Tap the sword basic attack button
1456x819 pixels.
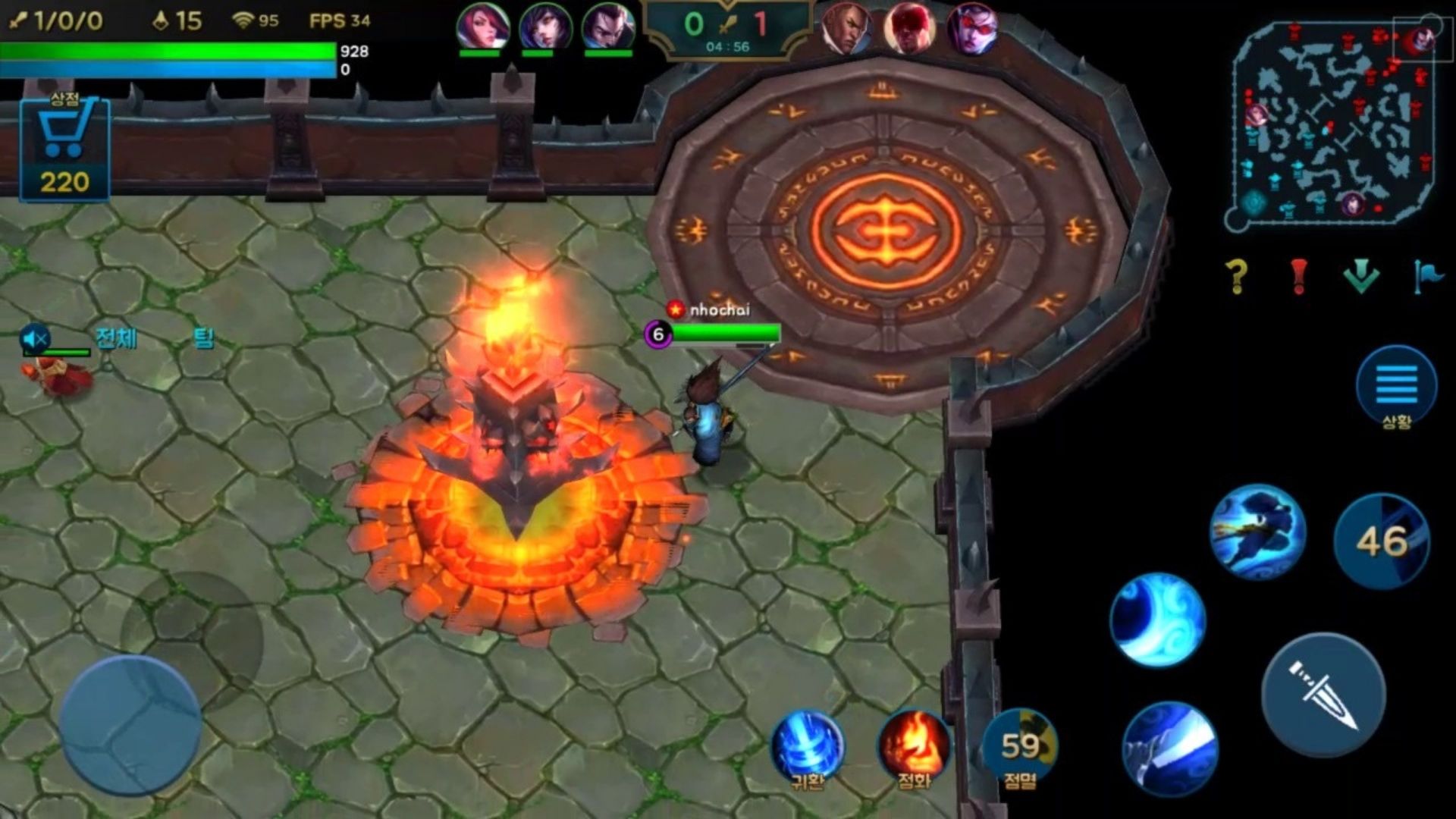coord(1323,695)
